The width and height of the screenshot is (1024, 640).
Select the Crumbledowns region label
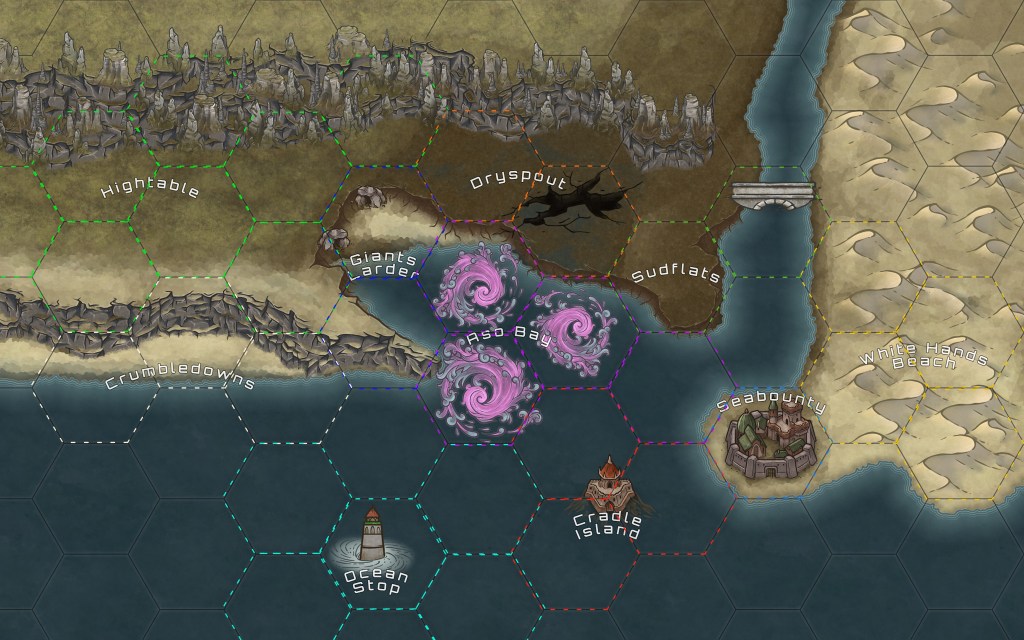point(181,381)
